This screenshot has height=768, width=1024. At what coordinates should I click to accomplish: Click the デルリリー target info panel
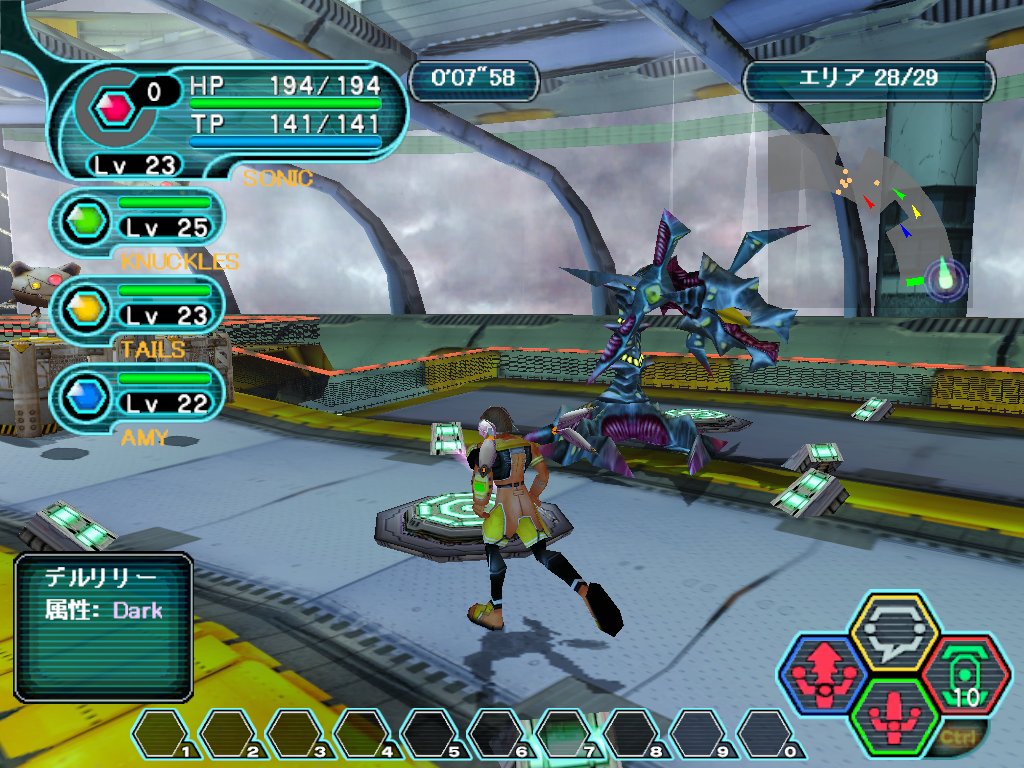coord(103,627)
